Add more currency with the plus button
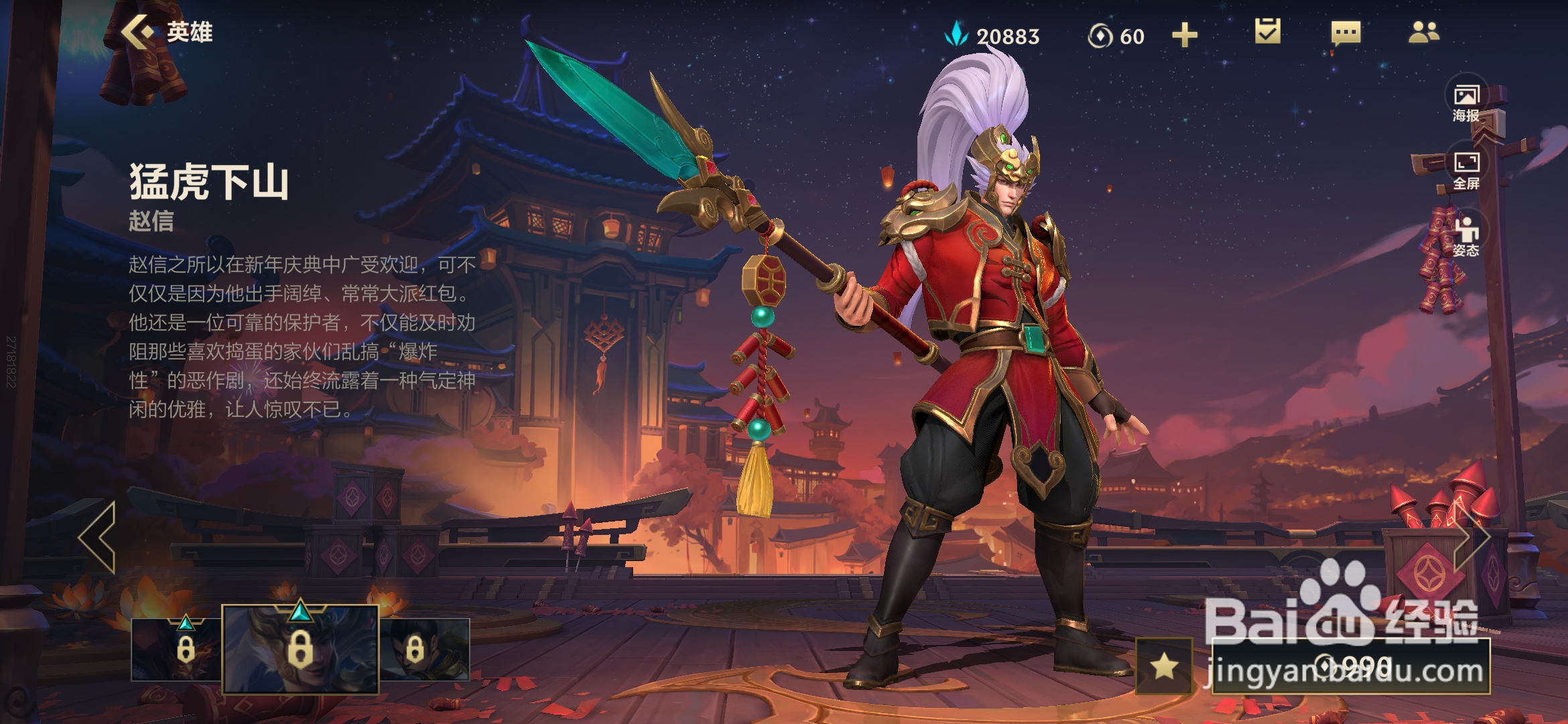Screen dimensions: 1568x724 coord(1184,35)
